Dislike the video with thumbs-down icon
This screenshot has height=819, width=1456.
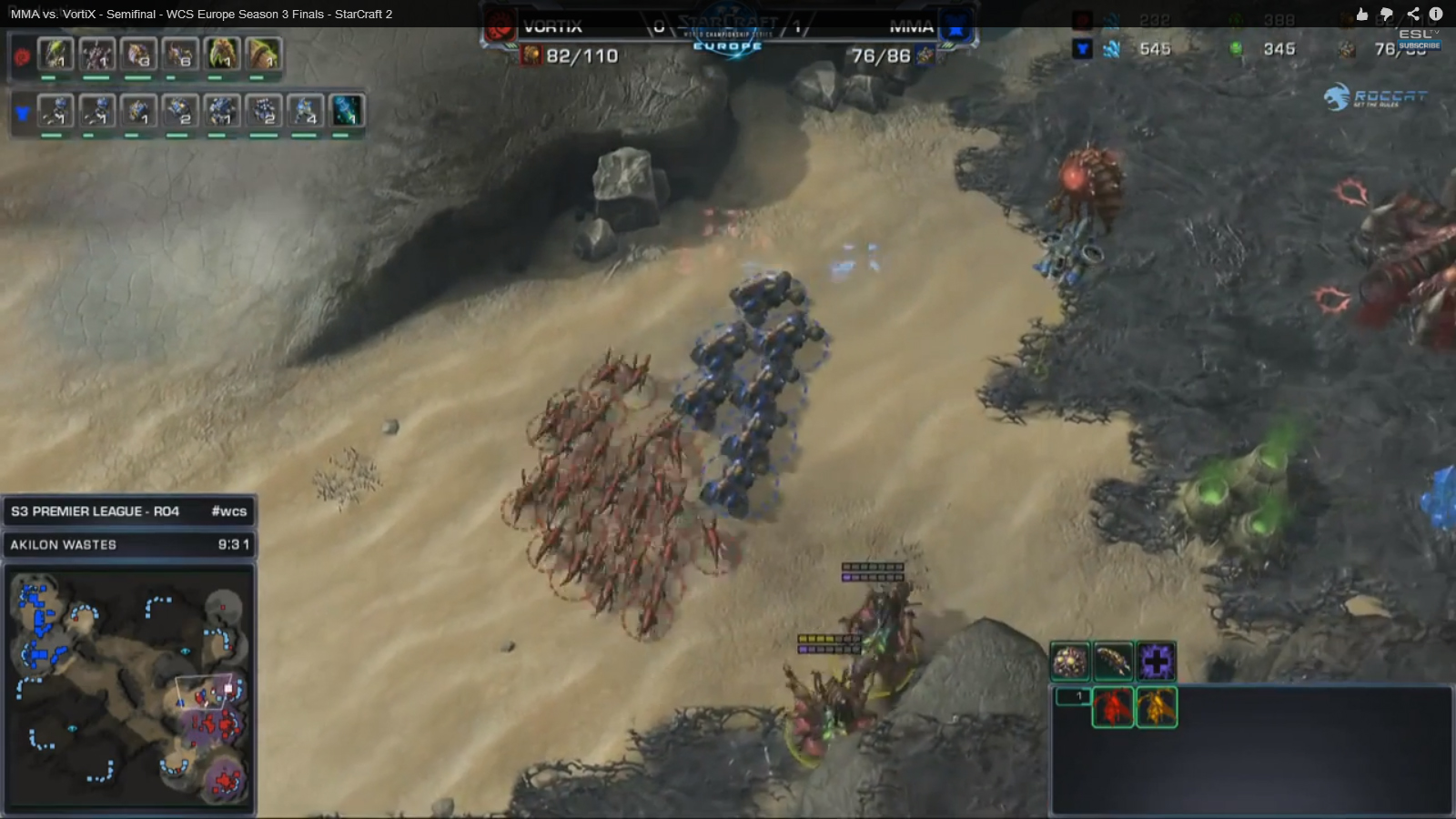tap(1387, 14)
